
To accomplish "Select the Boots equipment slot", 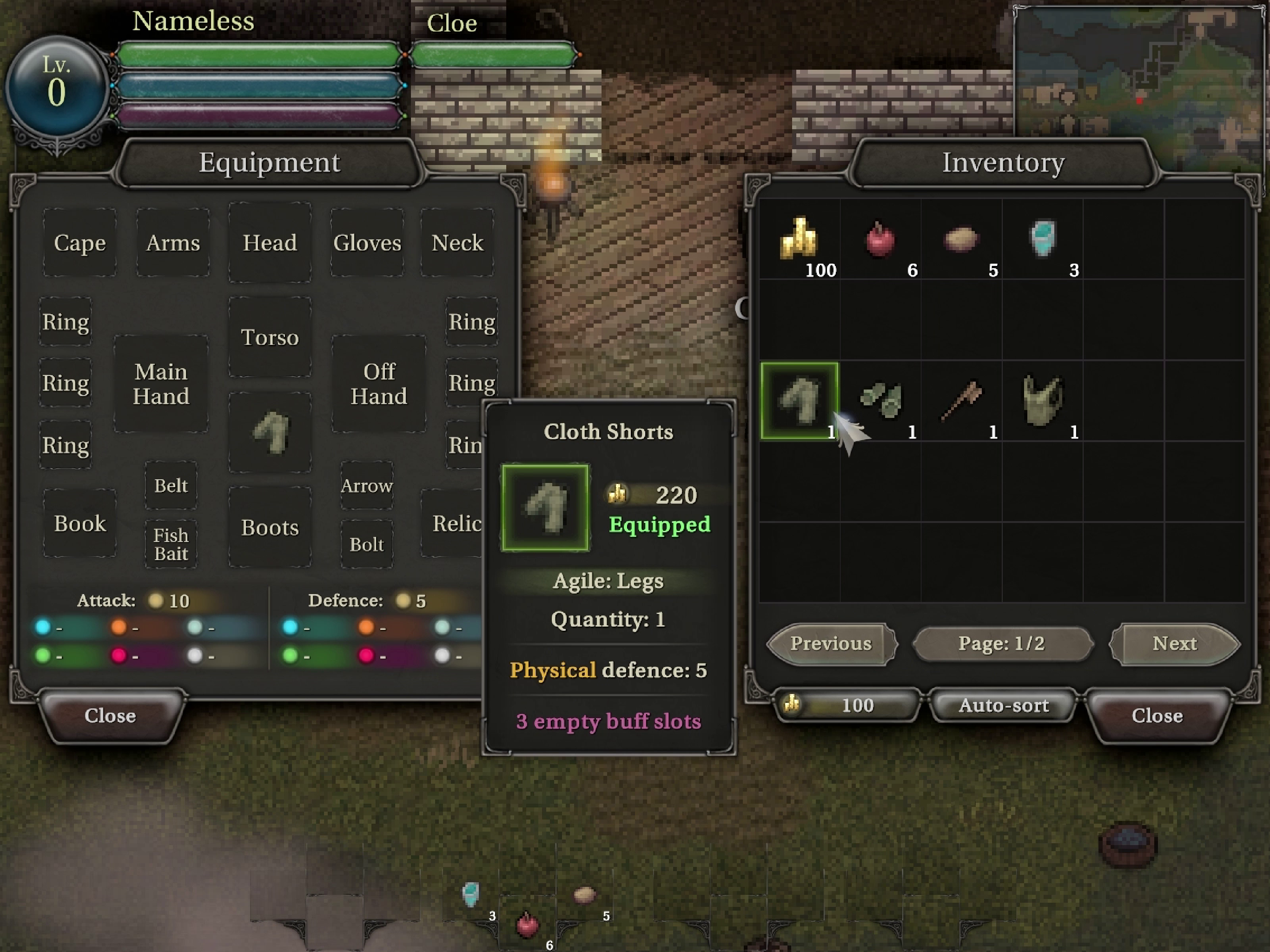I will 270,527.
